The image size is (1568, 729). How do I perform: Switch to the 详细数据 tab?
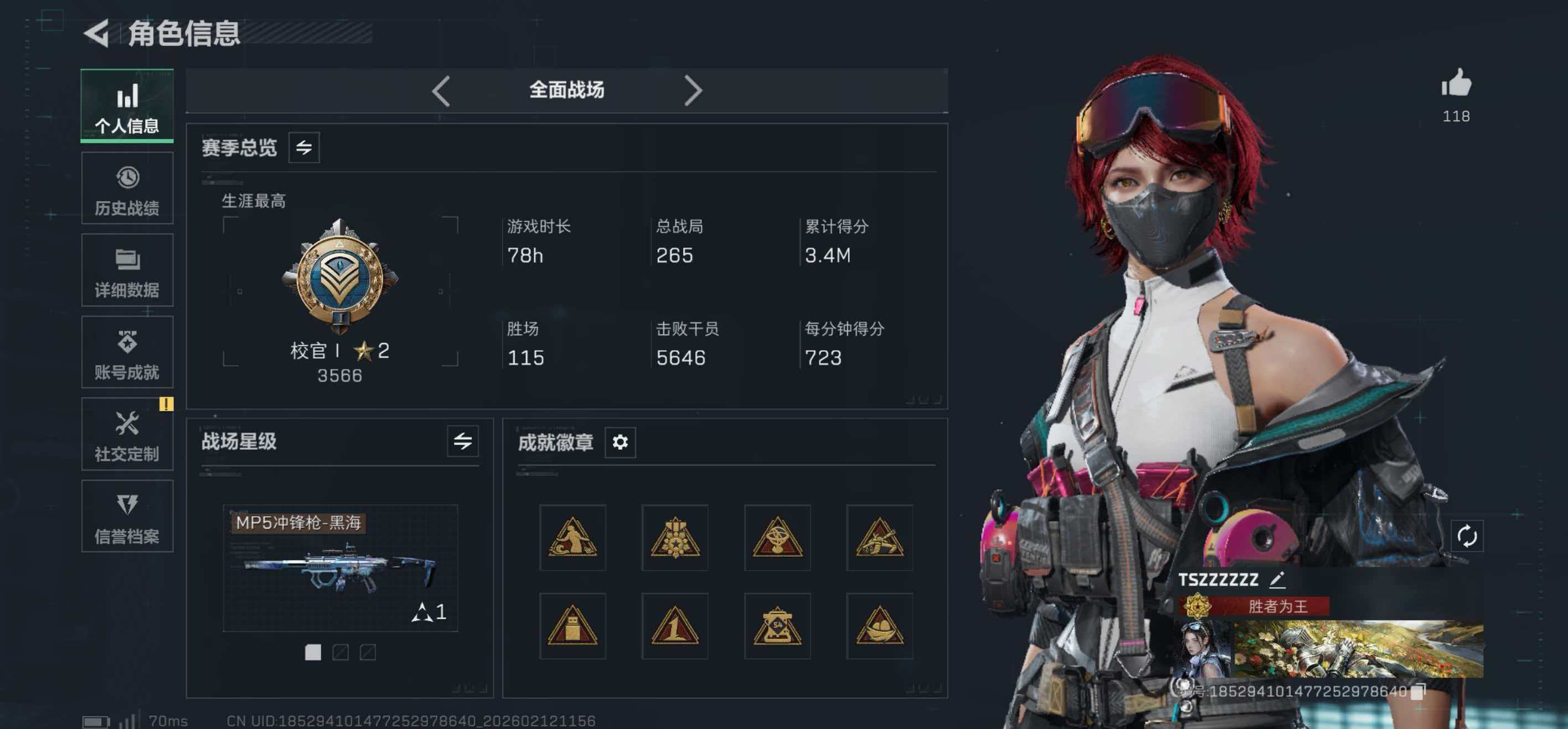tap(127, 270)
